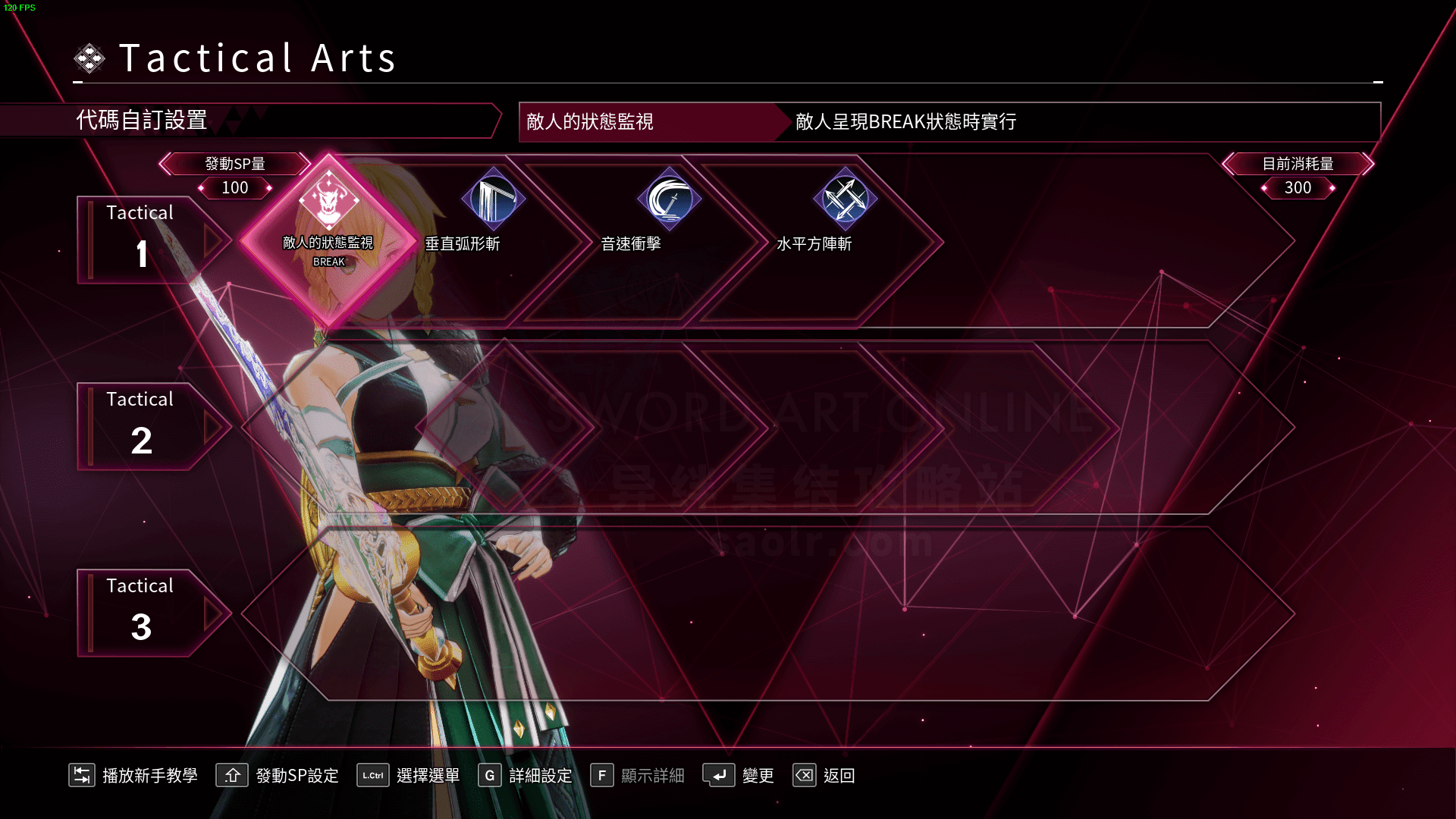Open 詳細設定 detailed settings

[525, 775]
